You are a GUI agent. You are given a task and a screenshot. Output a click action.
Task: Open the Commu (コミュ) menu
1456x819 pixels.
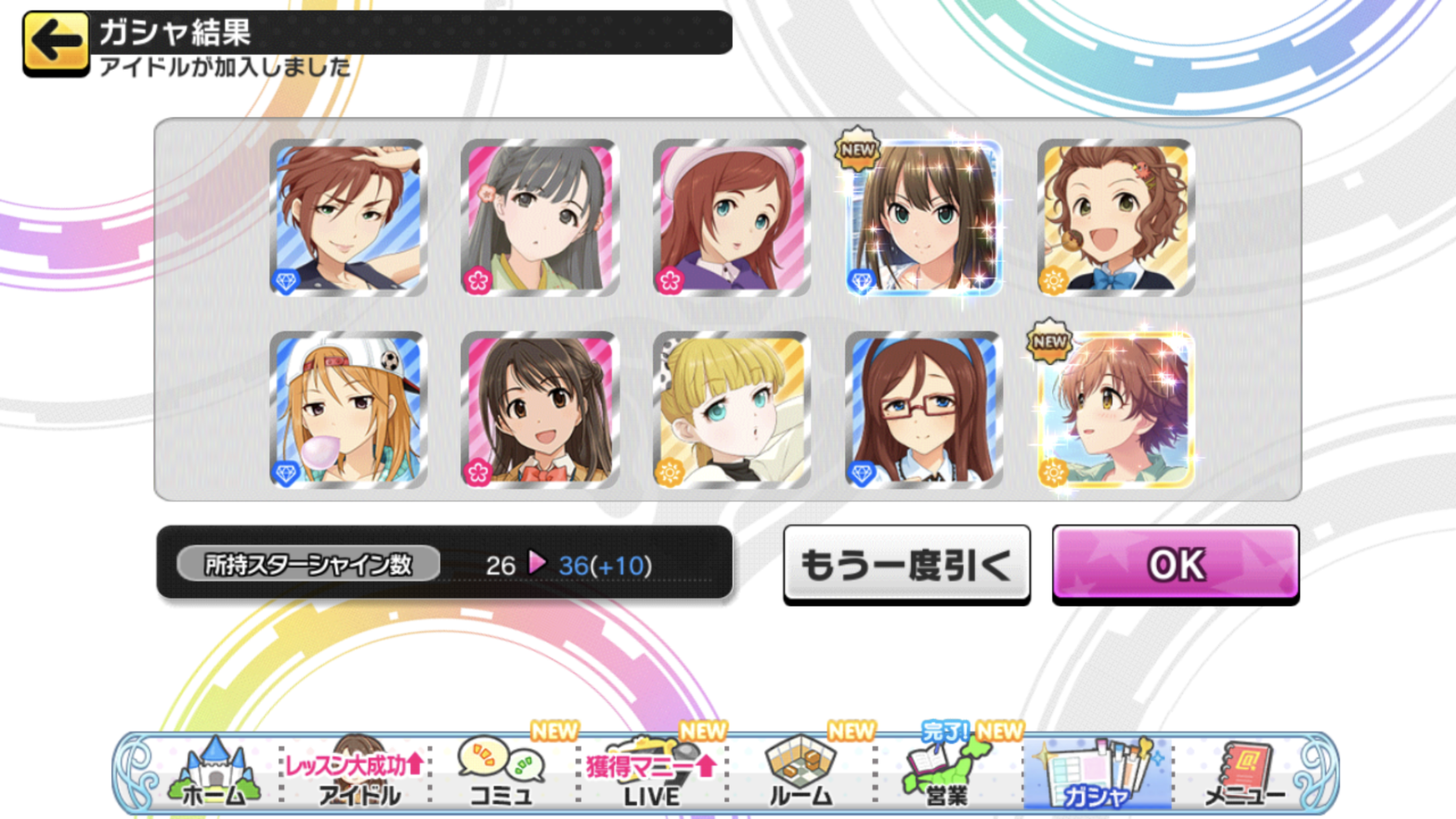click(x=501, y=773)
